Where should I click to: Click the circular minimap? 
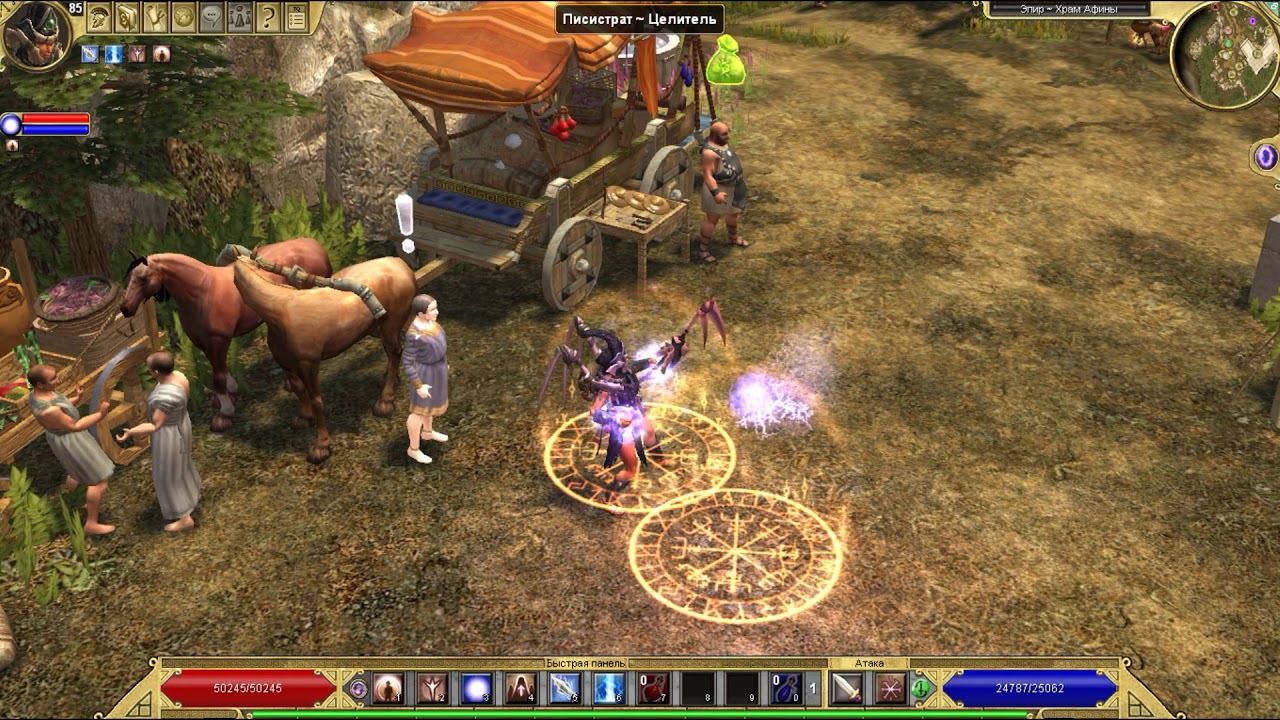1225,53
